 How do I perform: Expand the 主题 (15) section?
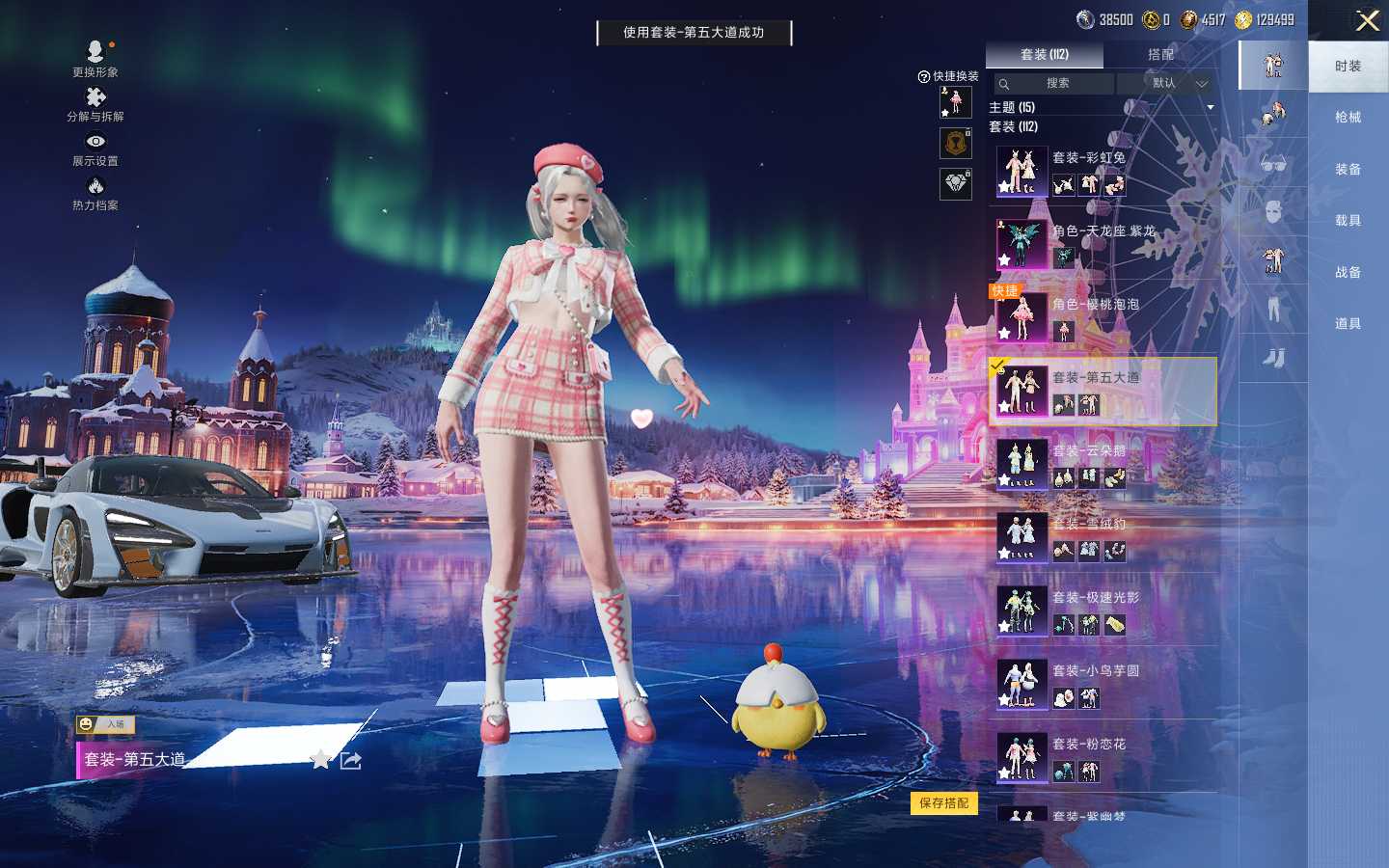pos(1210,107)
